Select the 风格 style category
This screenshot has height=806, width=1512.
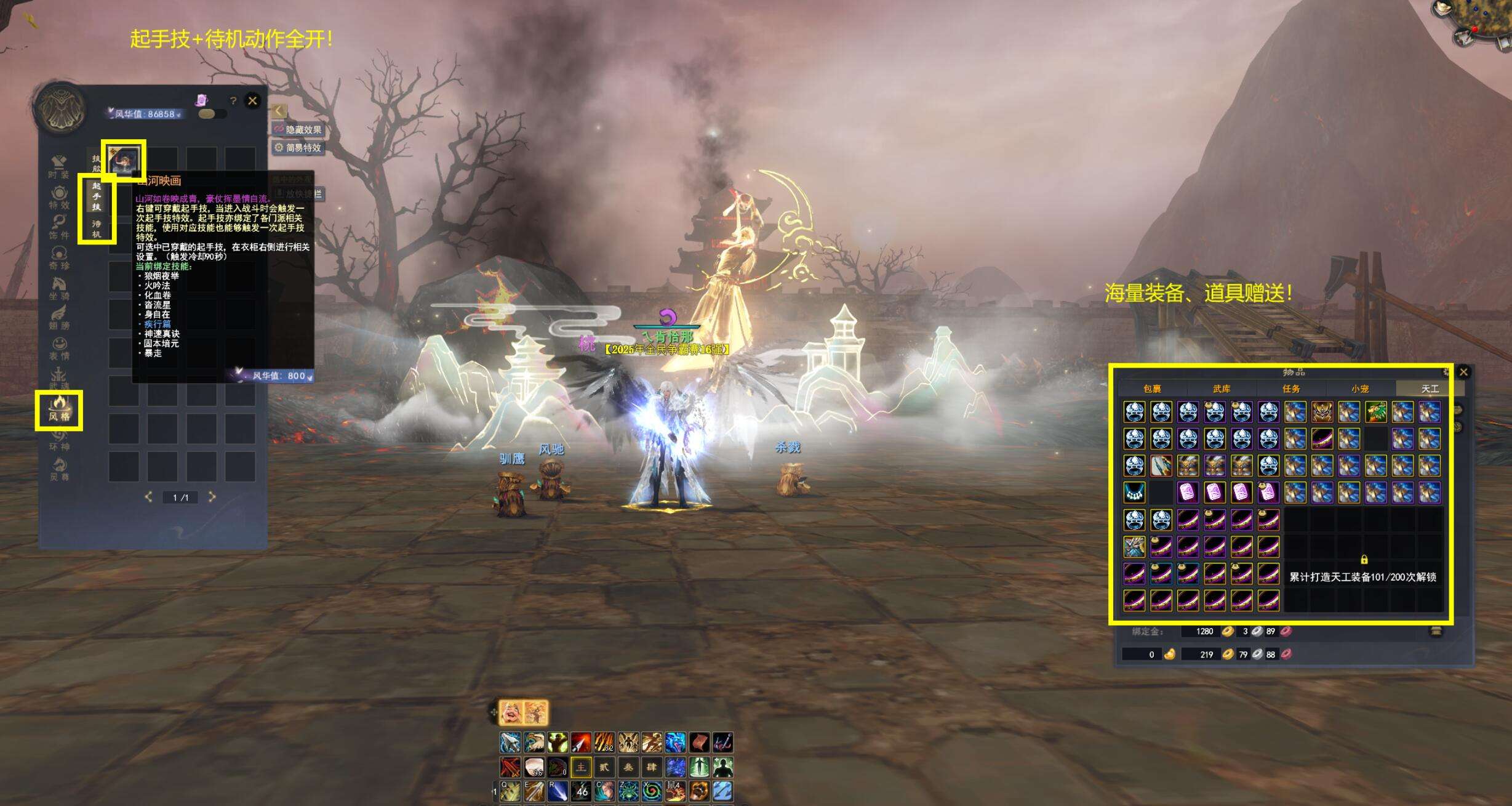[x=59, y=409]
